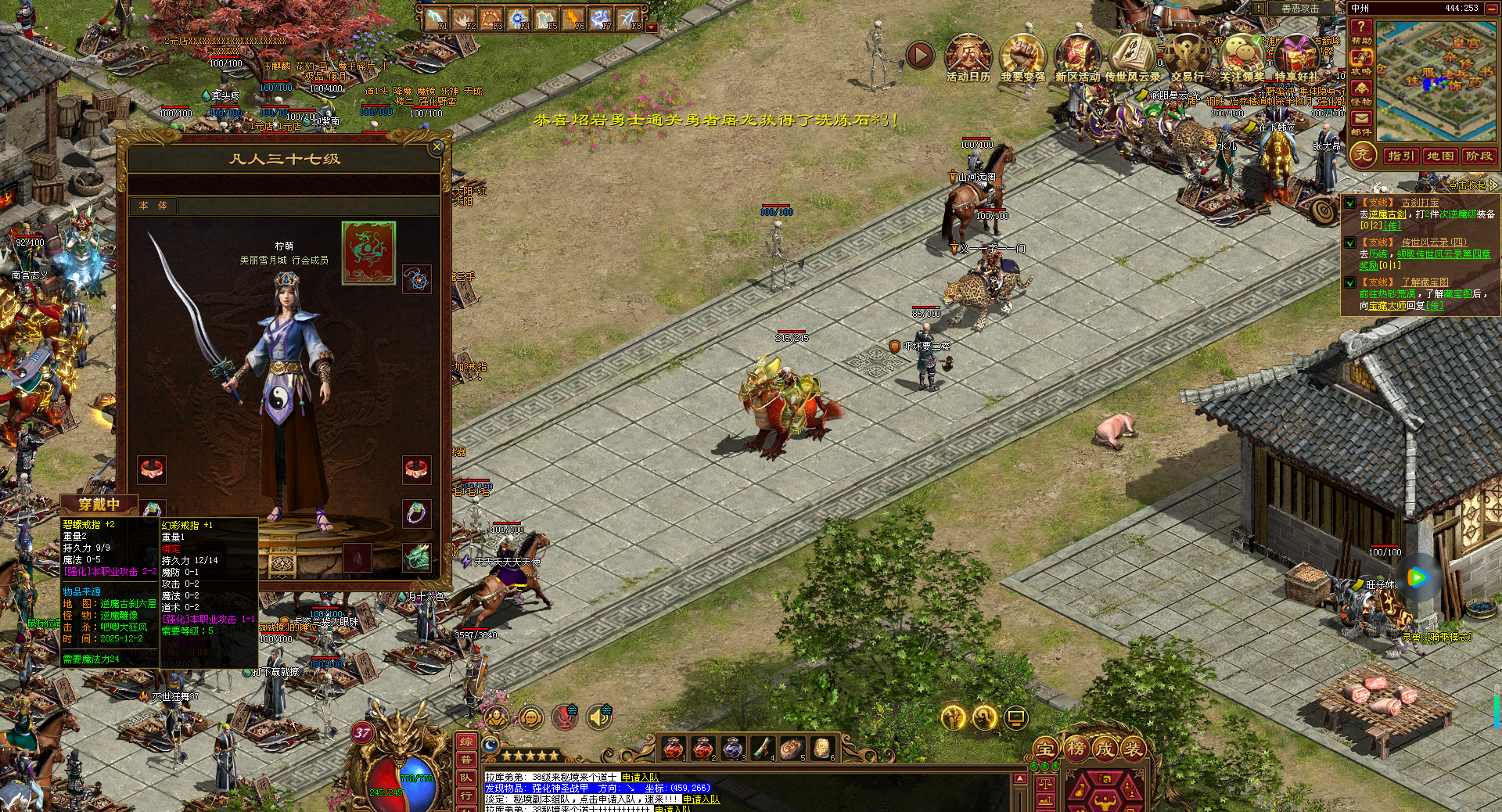Open the 邮件 mail button
Screen dimensions: 1502x812
1361,122
